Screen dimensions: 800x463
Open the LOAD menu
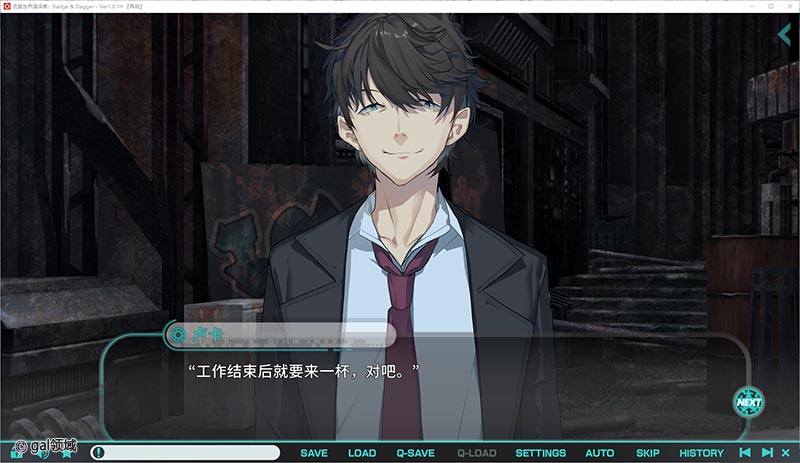point(362,453)
